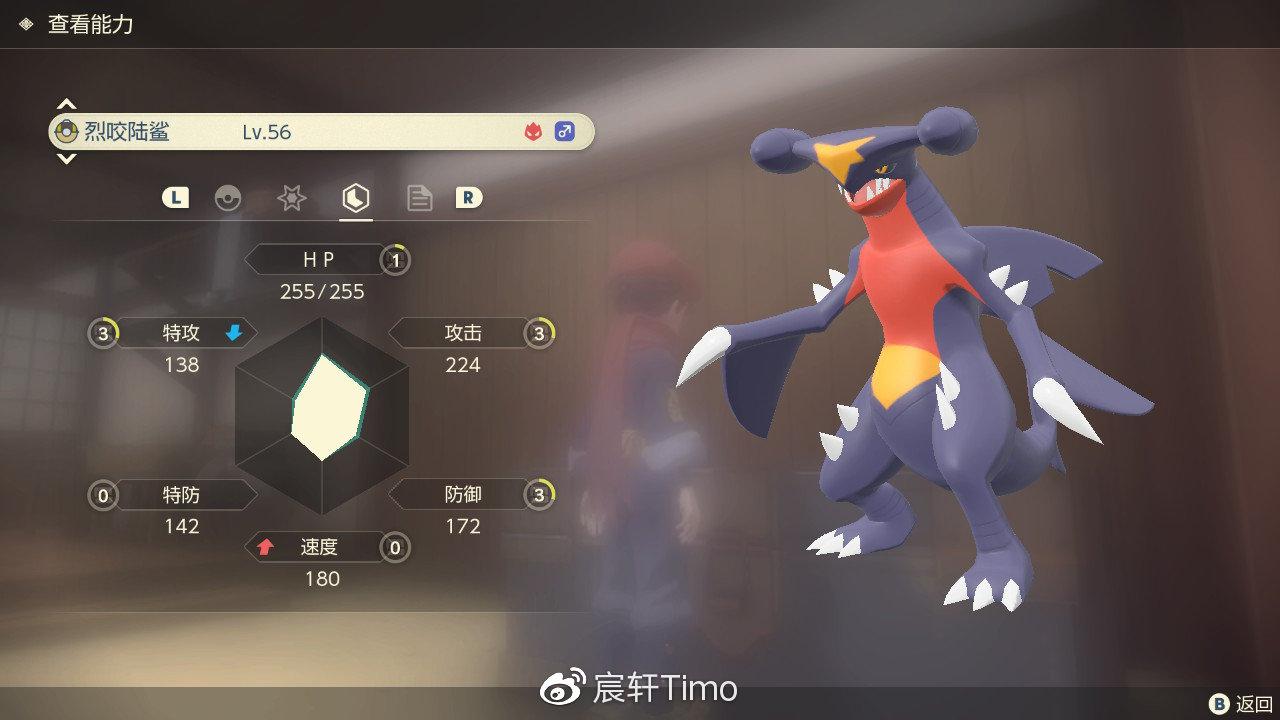Go to previous Pokémon with up arrow
Viewport: 1280px width, 720px height.
pos(66,104)
